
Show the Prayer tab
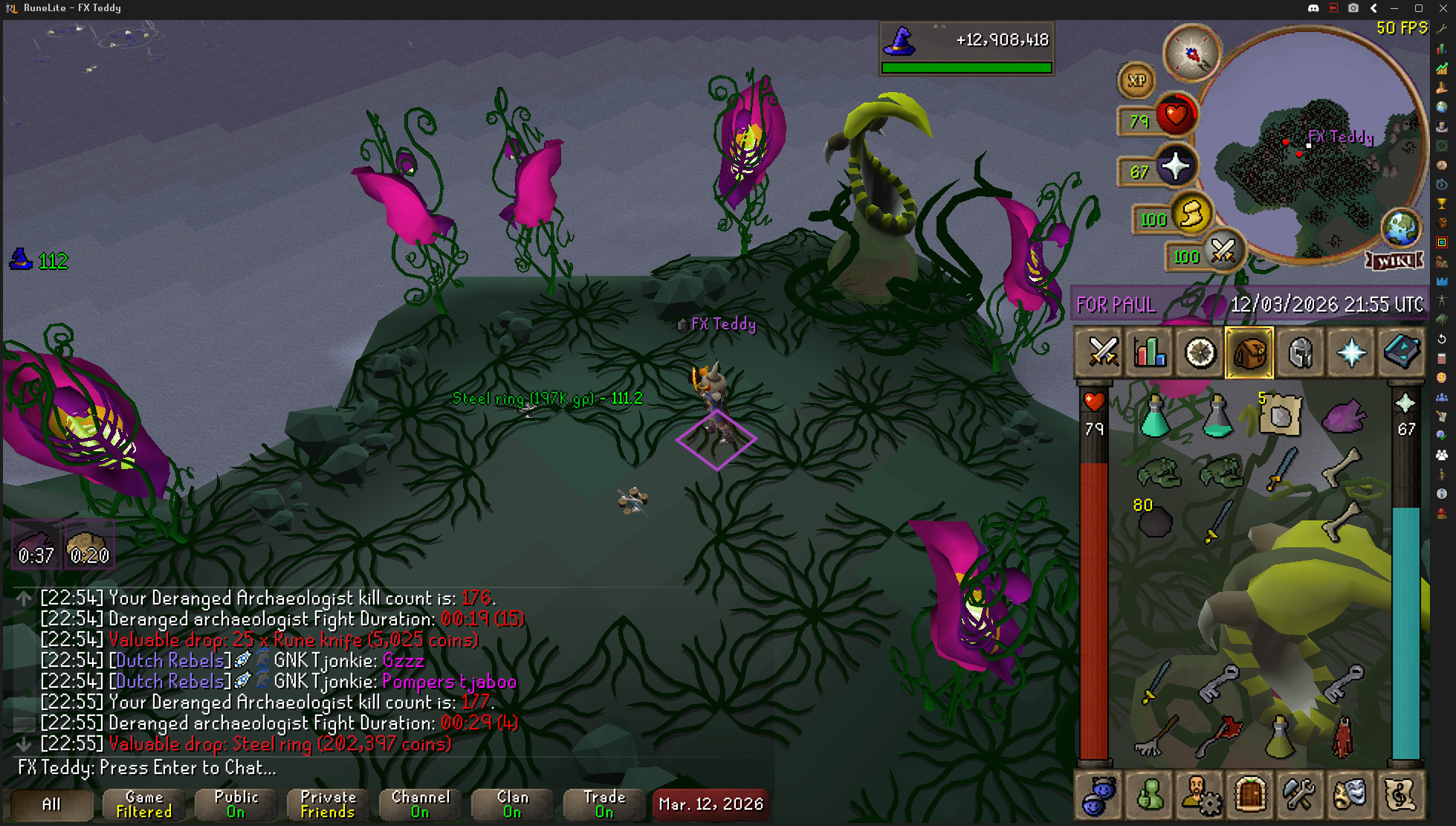(1350, 352)
